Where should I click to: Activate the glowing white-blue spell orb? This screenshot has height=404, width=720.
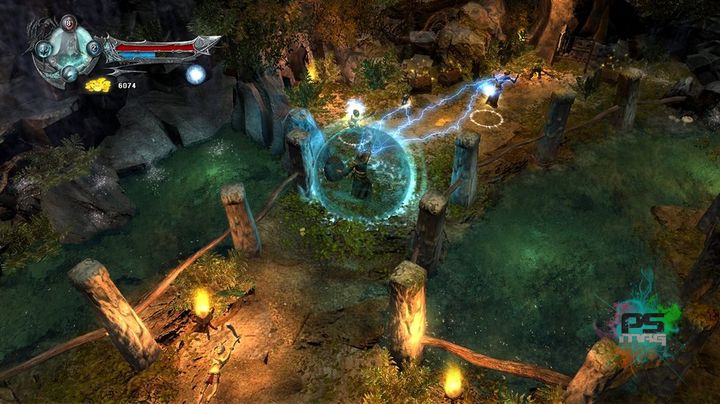click(x=196, y=74)
